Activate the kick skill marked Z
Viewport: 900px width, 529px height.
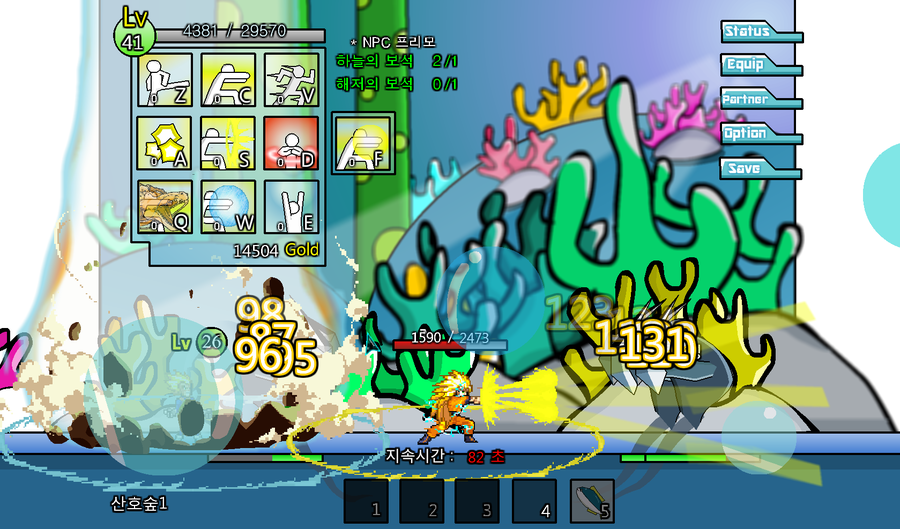pos(164,79)
